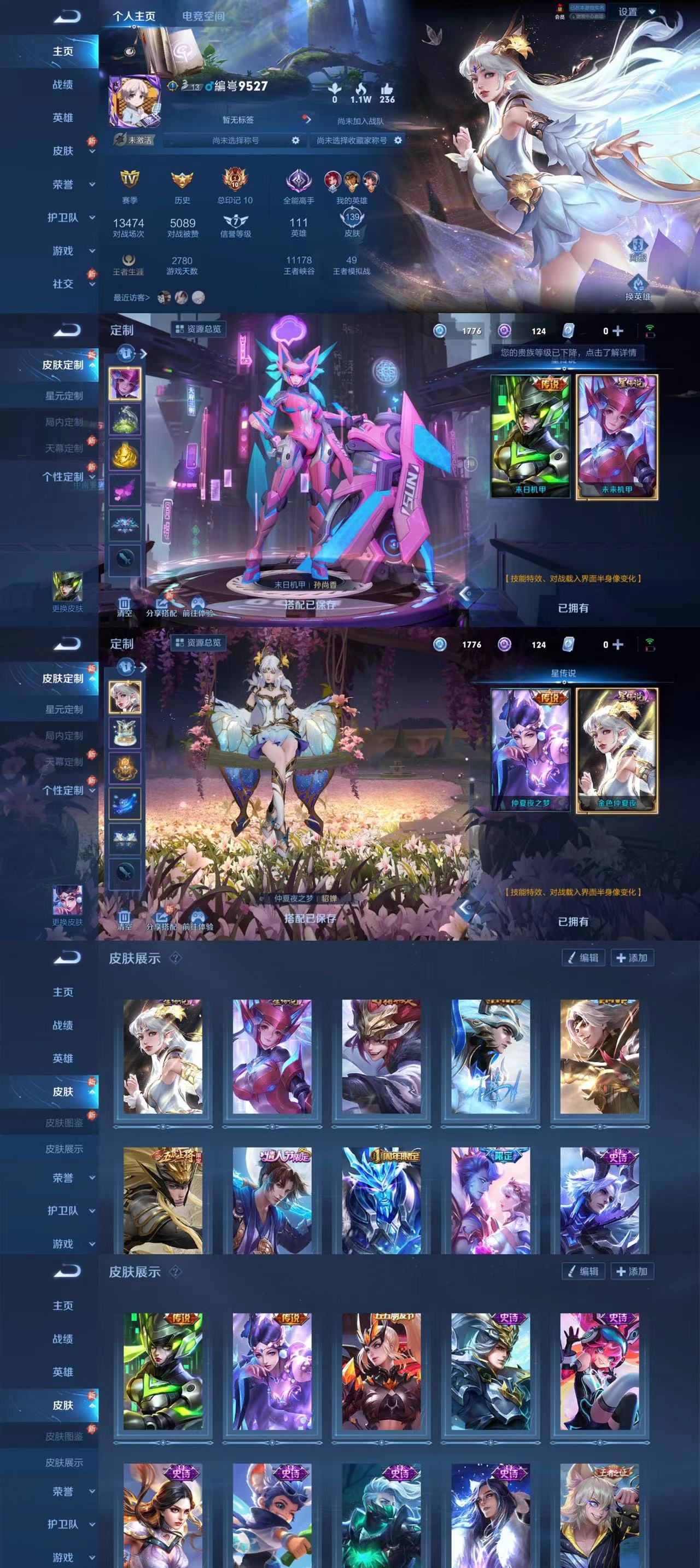Open the 海报 poster button
The width and height of the screenshot is (700, 1568).
pyautogui.click(x=637, y=249)
